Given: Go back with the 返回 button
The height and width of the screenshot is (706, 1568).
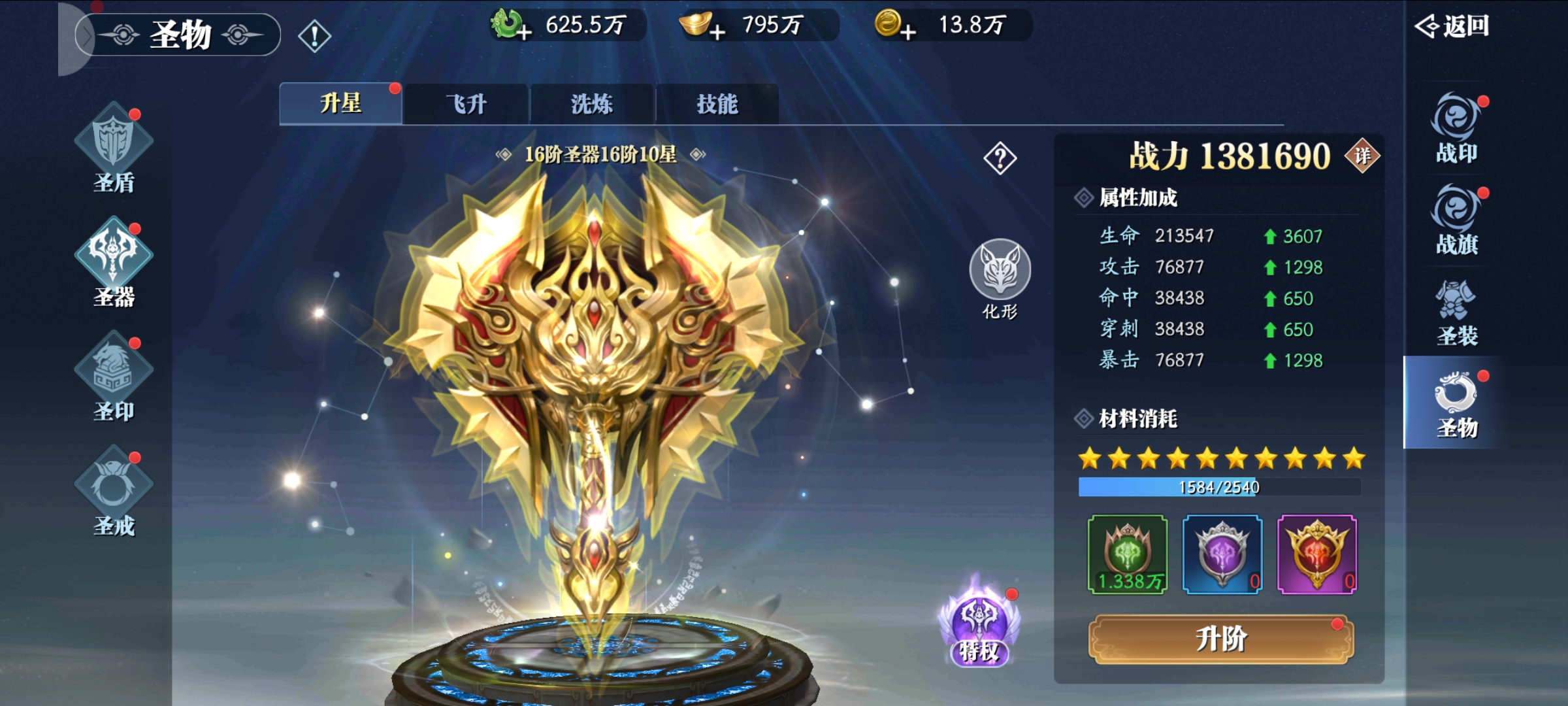Looking at the screenshot, I should [1452, 26].
